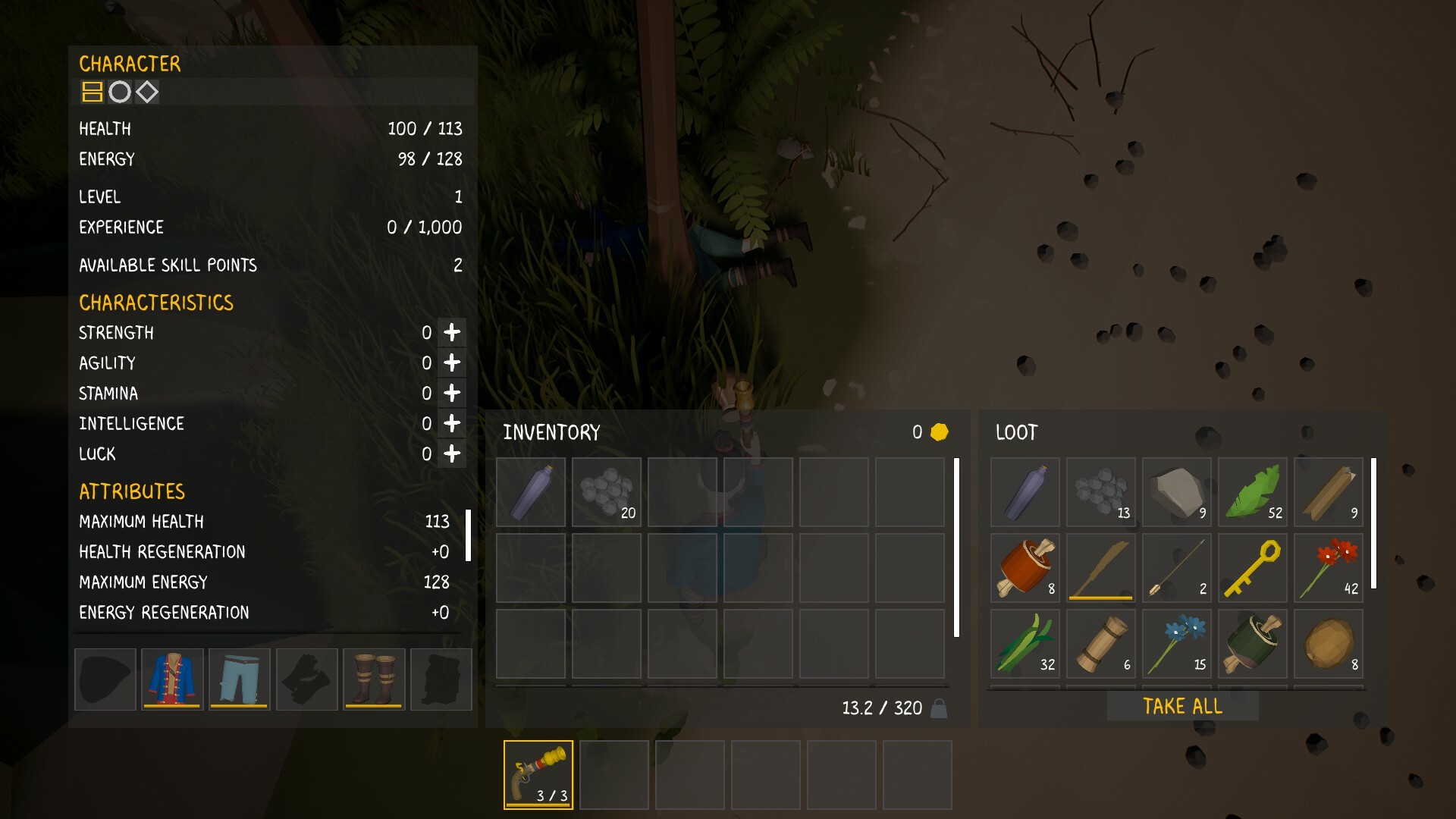This screenshot has width=1456, height=819.
Task: Switch to the circle character tab
Action: (x=120, y=93)
